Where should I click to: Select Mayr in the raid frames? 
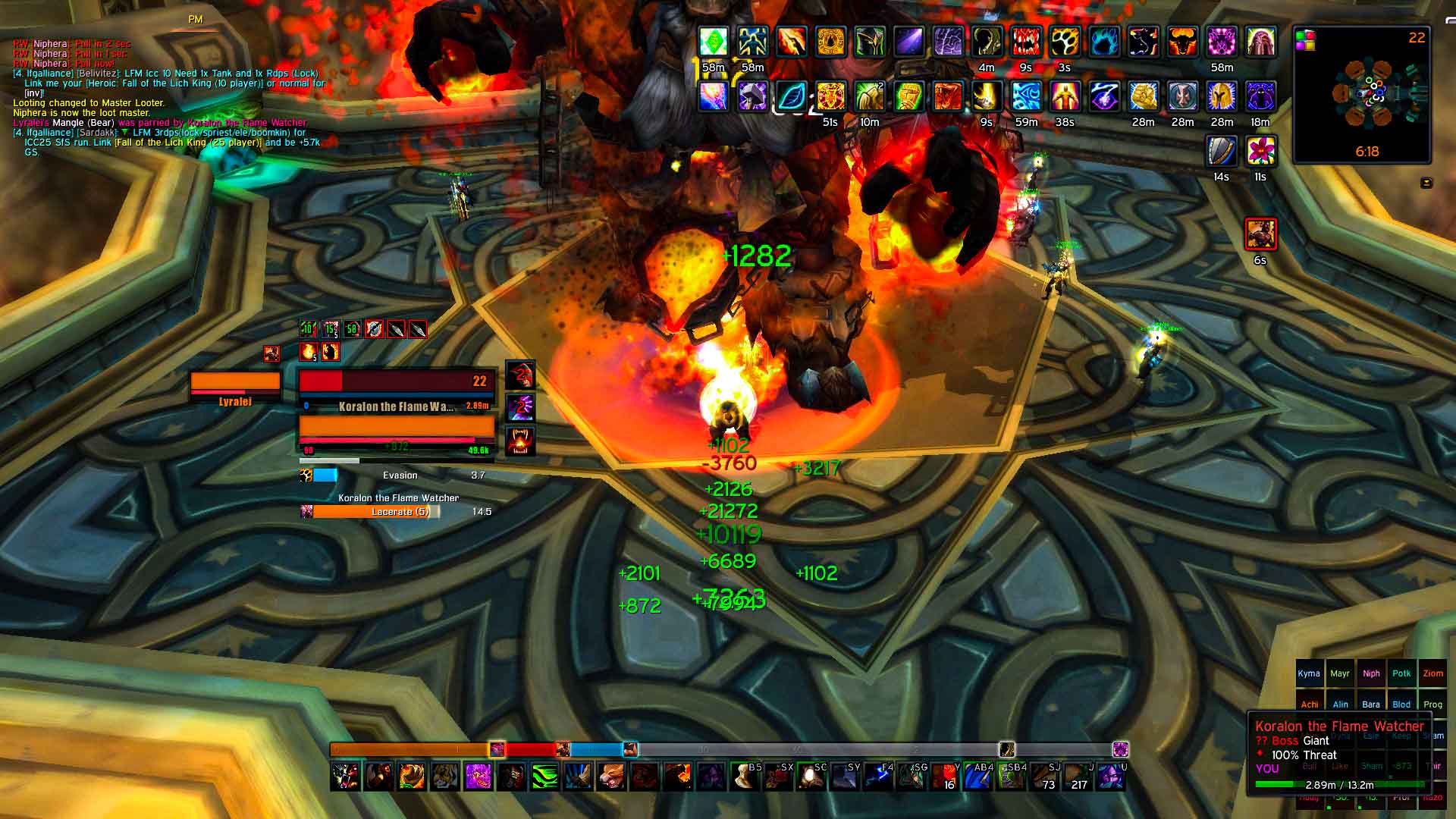(x=1340, y=673)
